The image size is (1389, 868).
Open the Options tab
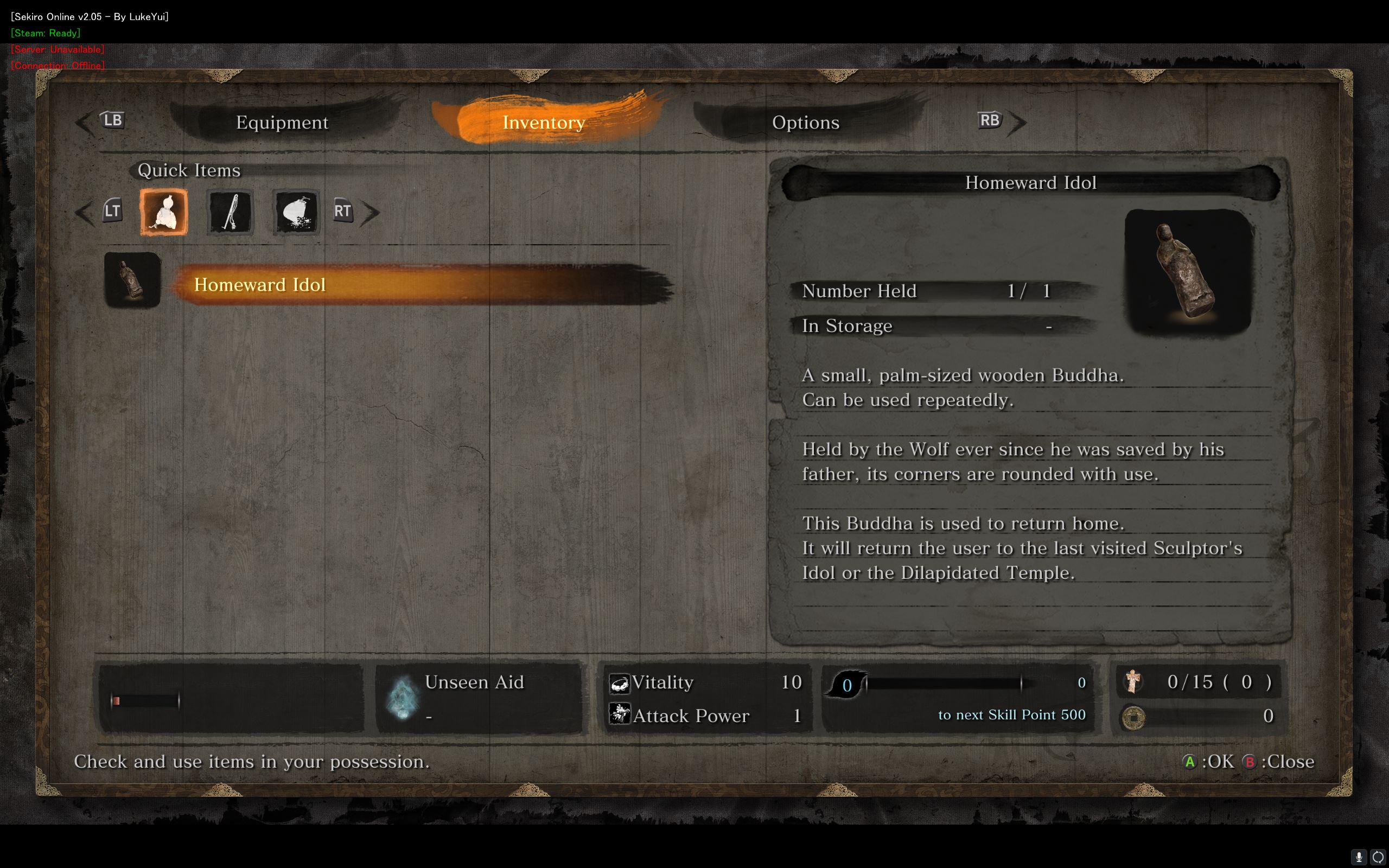(x=806, y=122)
